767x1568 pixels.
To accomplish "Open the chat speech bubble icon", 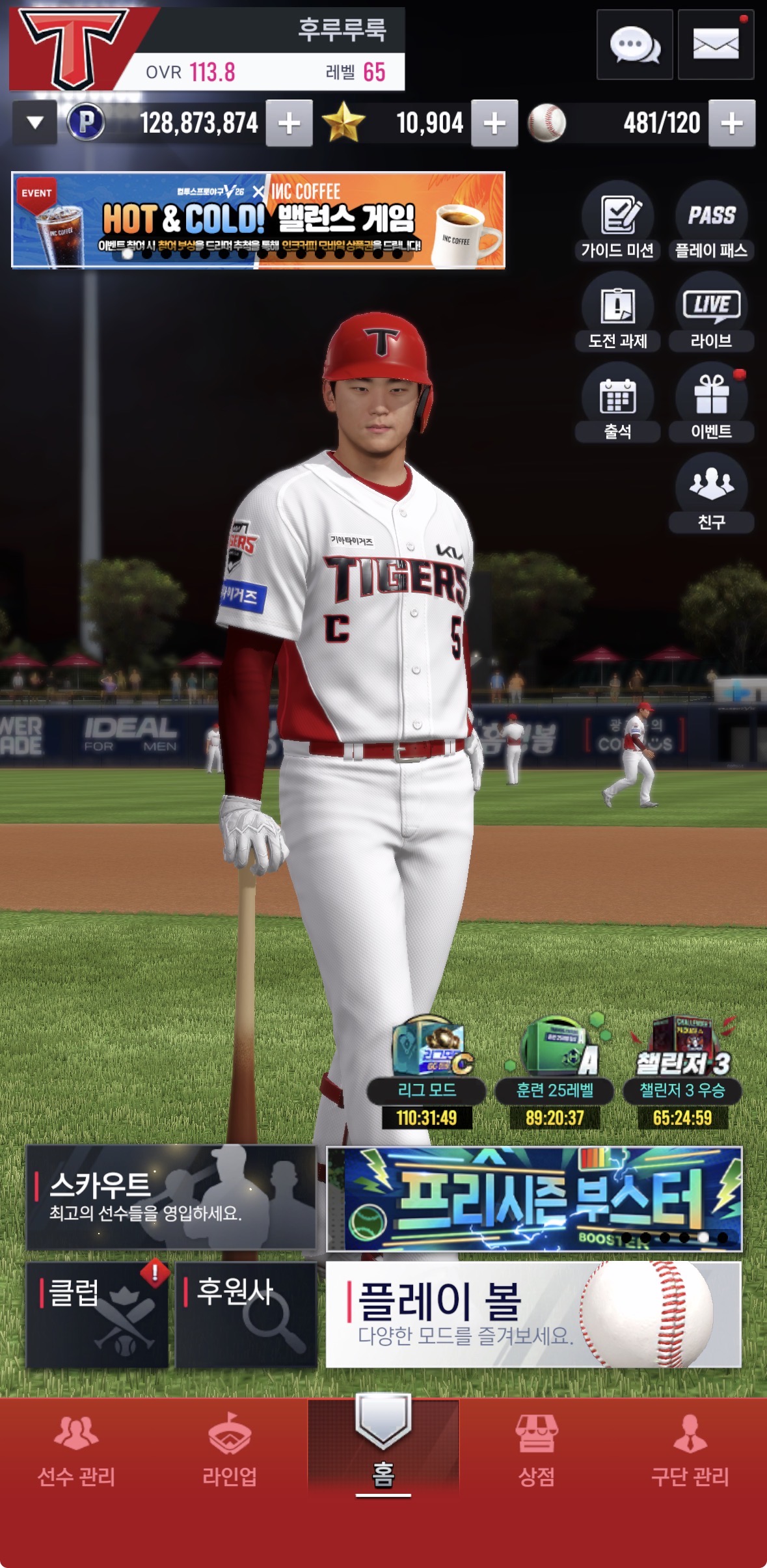I will pyautogui.click(x=634, y=45).
